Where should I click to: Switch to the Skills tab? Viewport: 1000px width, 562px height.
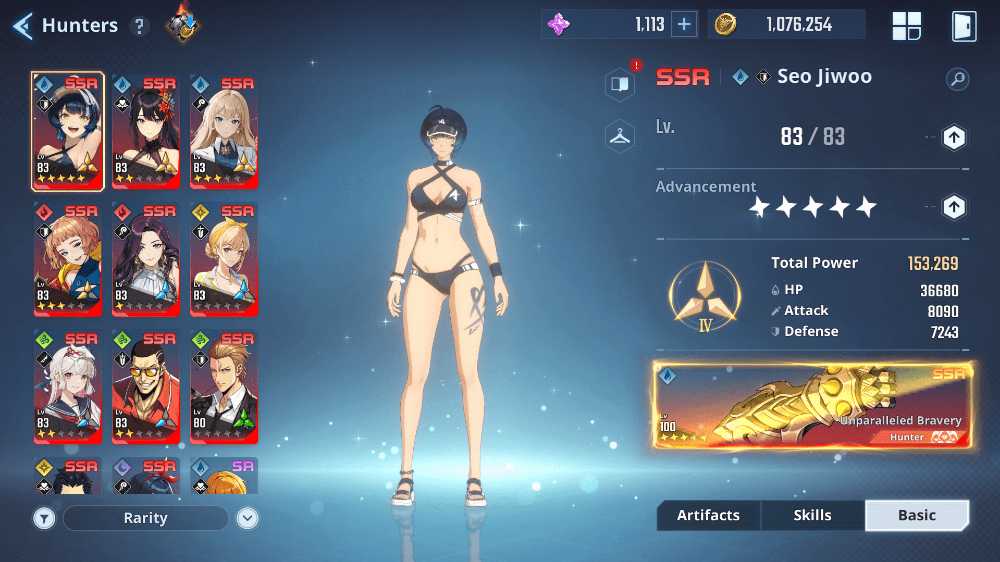pyautogui.click(x=812, y=515)
